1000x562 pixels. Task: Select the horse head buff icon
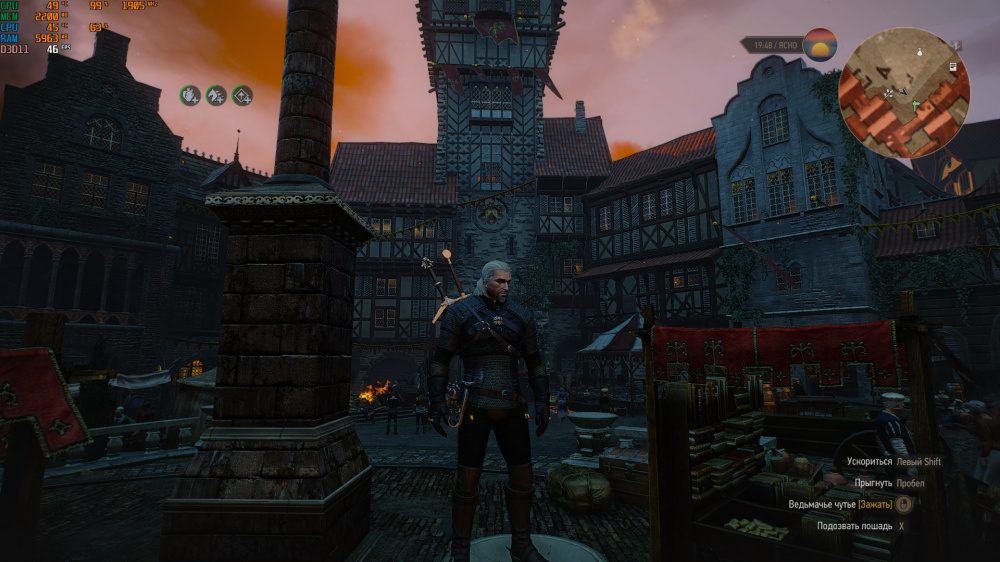216,95
